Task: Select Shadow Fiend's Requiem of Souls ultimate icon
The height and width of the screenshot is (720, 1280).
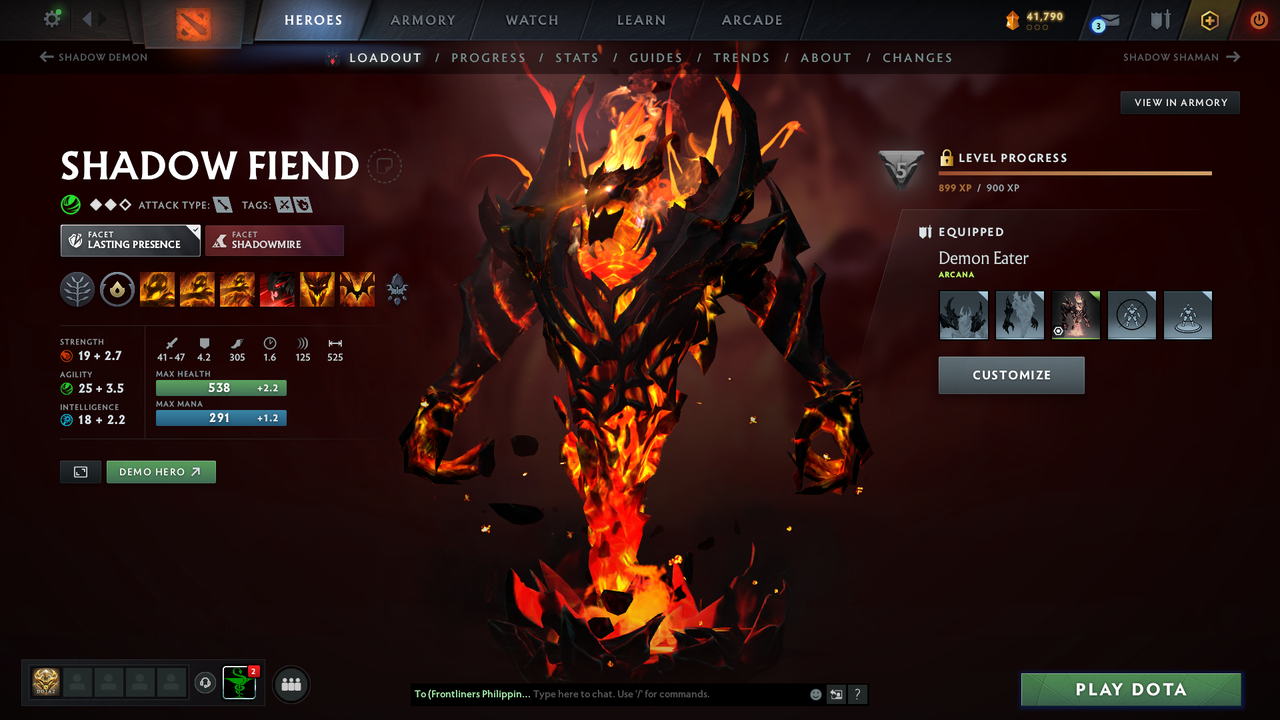Action: (357, 288)
